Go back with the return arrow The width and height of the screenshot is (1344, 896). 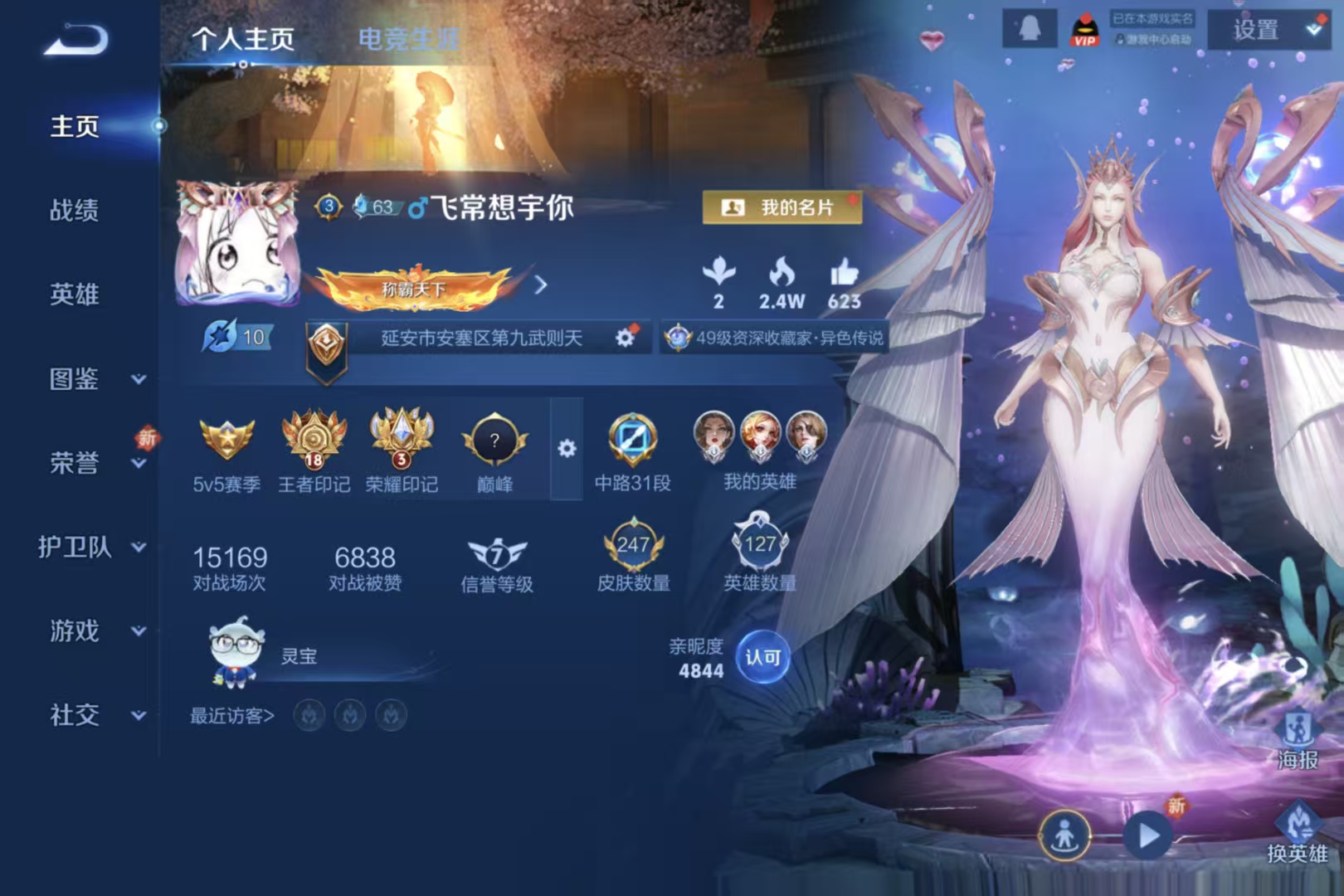[76, 40]
